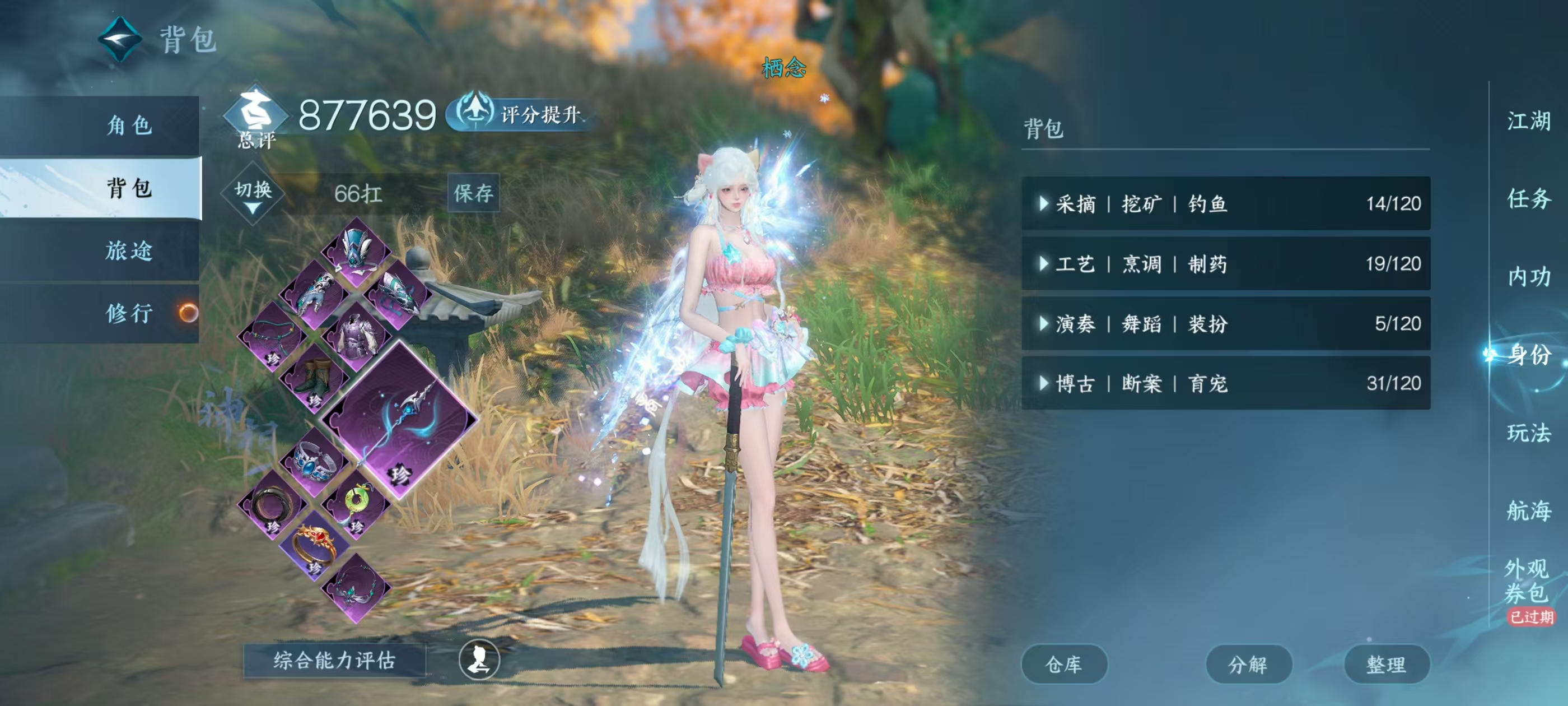Select the large spear weapon slot
1568x706 pixels.
pos(399,419)
